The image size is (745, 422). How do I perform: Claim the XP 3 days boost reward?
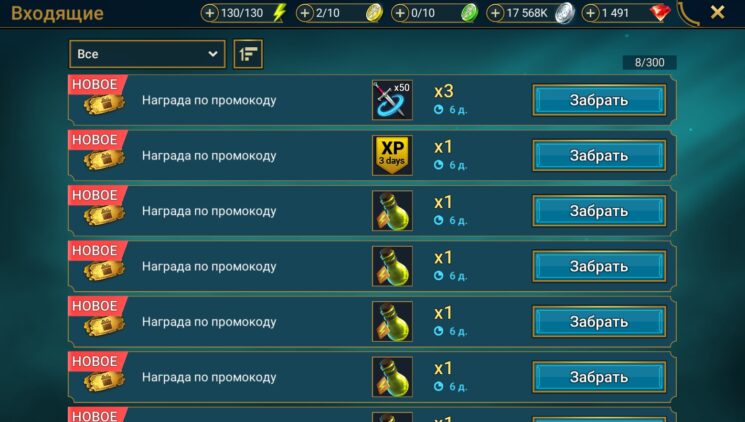[599, 156]
